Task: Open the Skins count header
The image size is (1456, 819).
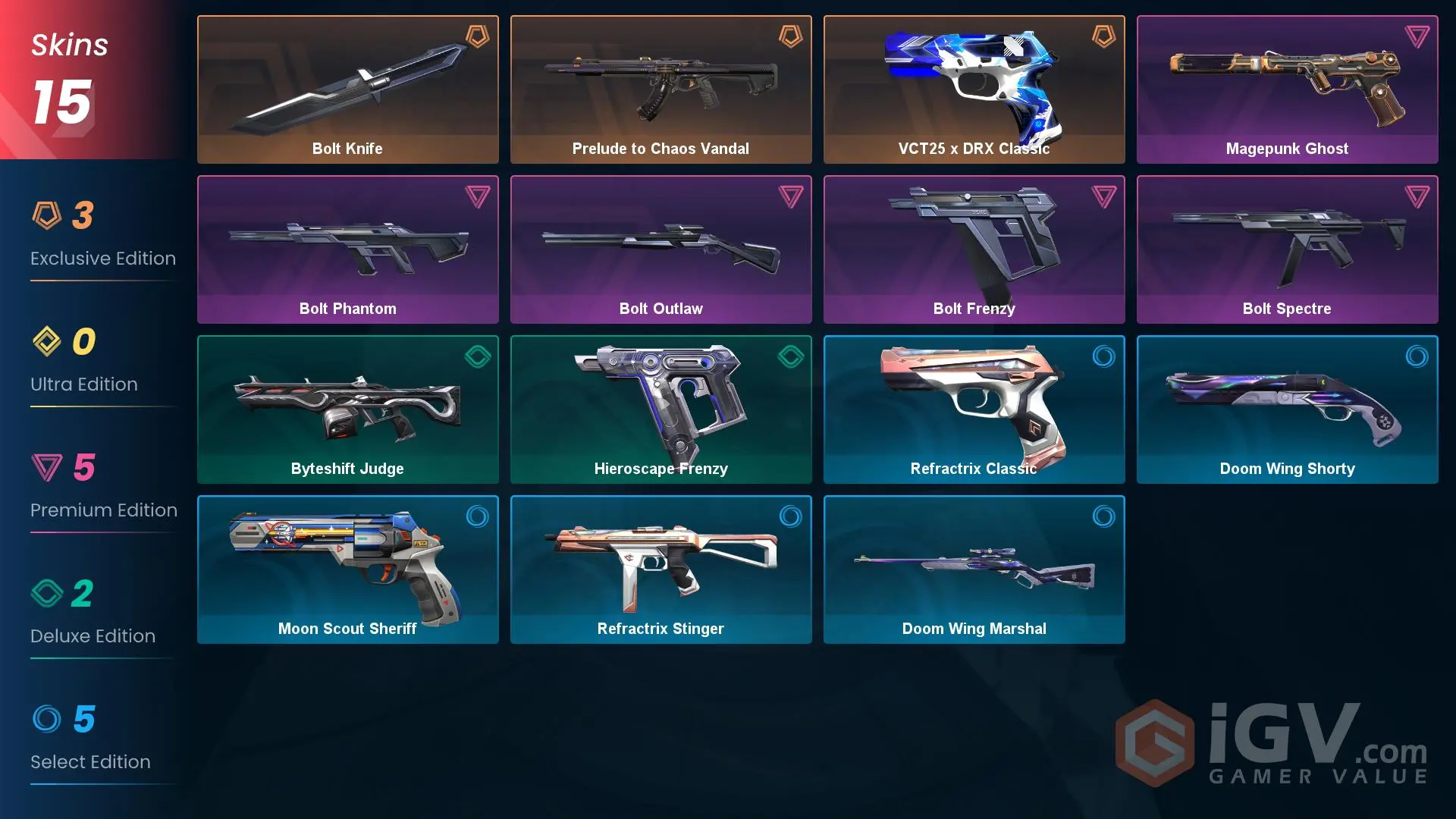Action: [x=68, y=72]
